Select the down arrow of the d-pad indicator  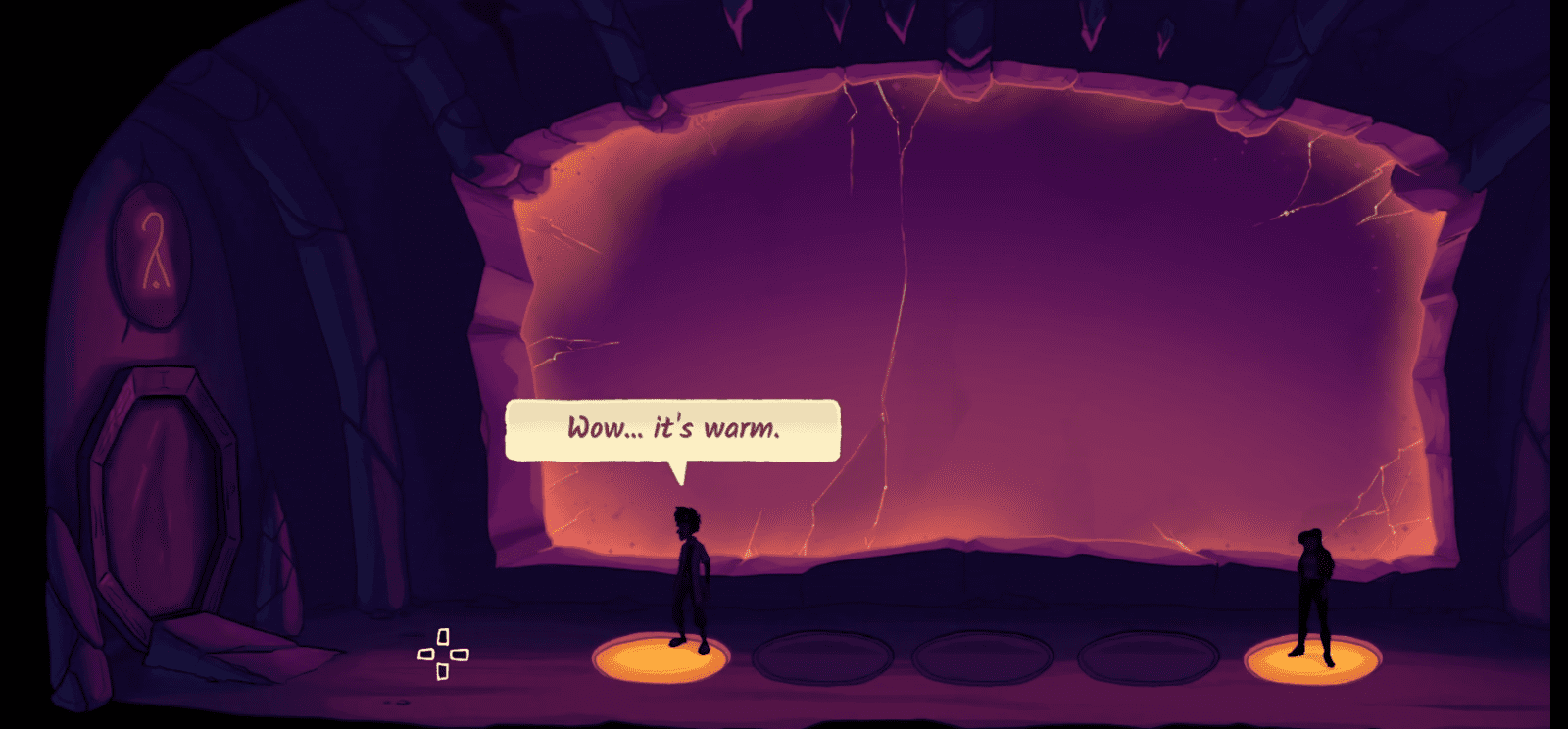[443, 669]
